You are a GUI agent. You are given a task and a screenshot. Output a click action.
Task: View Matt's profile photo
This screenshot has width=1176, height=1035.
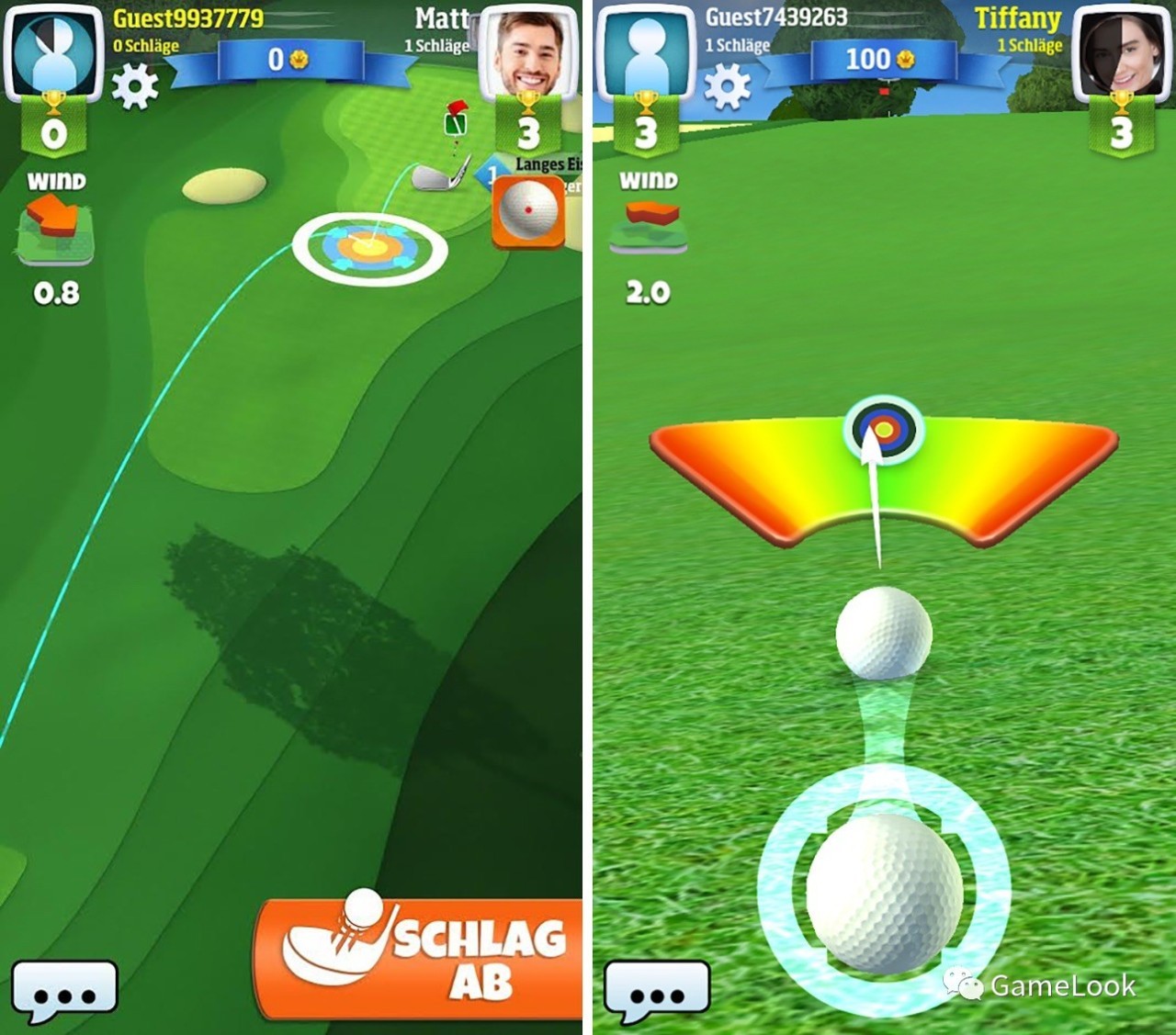[x=526, y=52]
